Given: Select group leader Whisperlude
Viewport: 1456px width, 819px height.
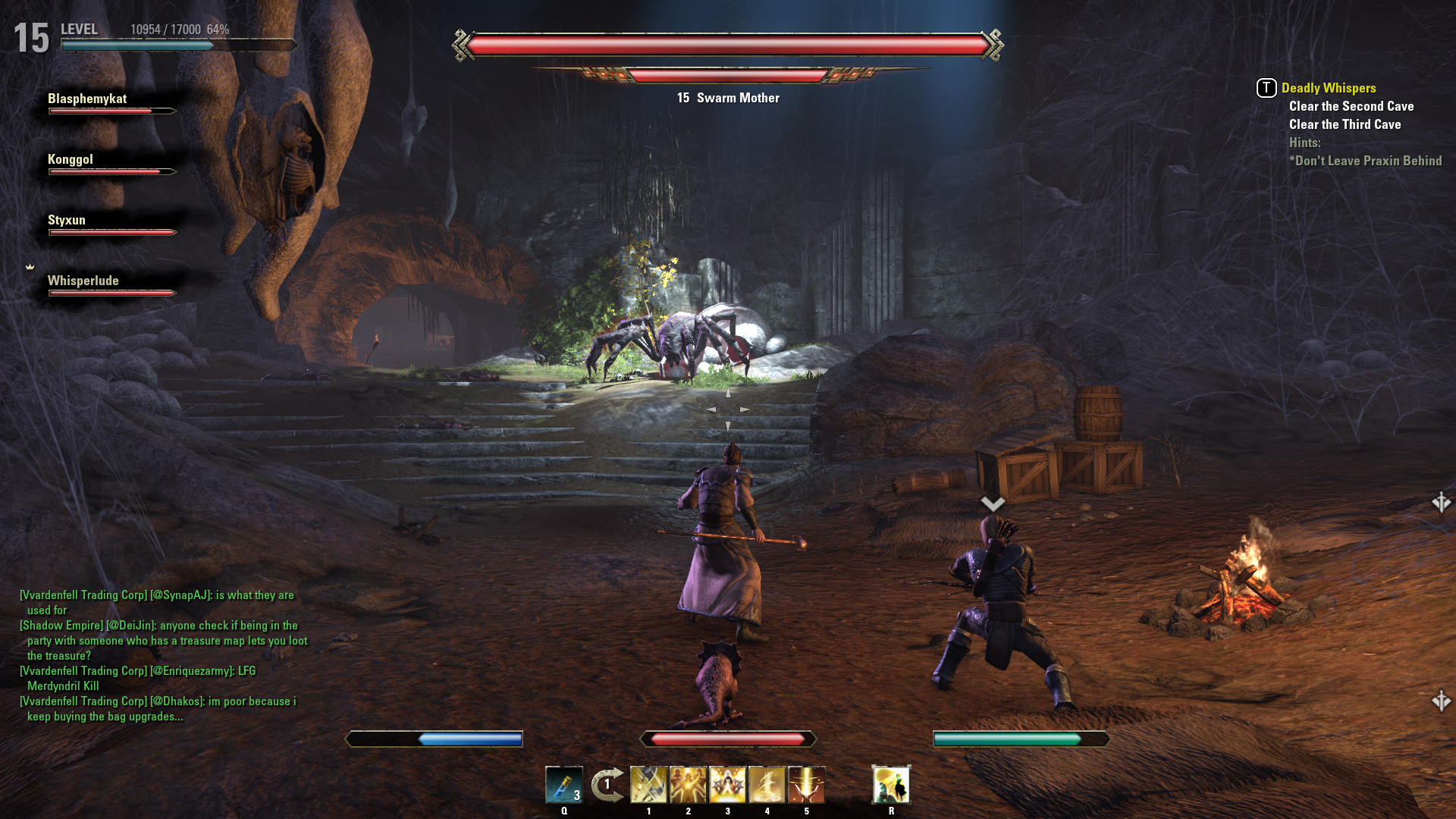Looking at the screenshot, I should tap(83, 281).
